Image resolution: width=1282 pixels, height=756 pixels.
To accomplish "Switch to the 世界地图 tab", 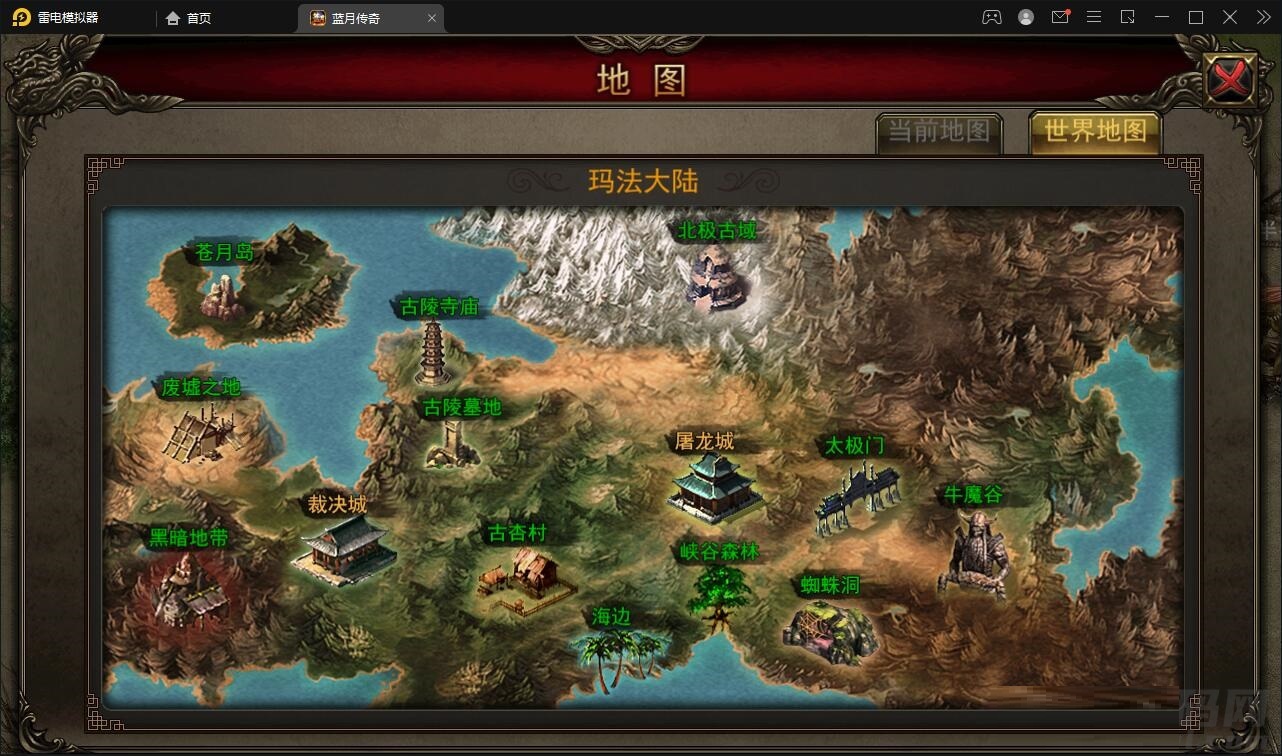I will (1095, 132).
